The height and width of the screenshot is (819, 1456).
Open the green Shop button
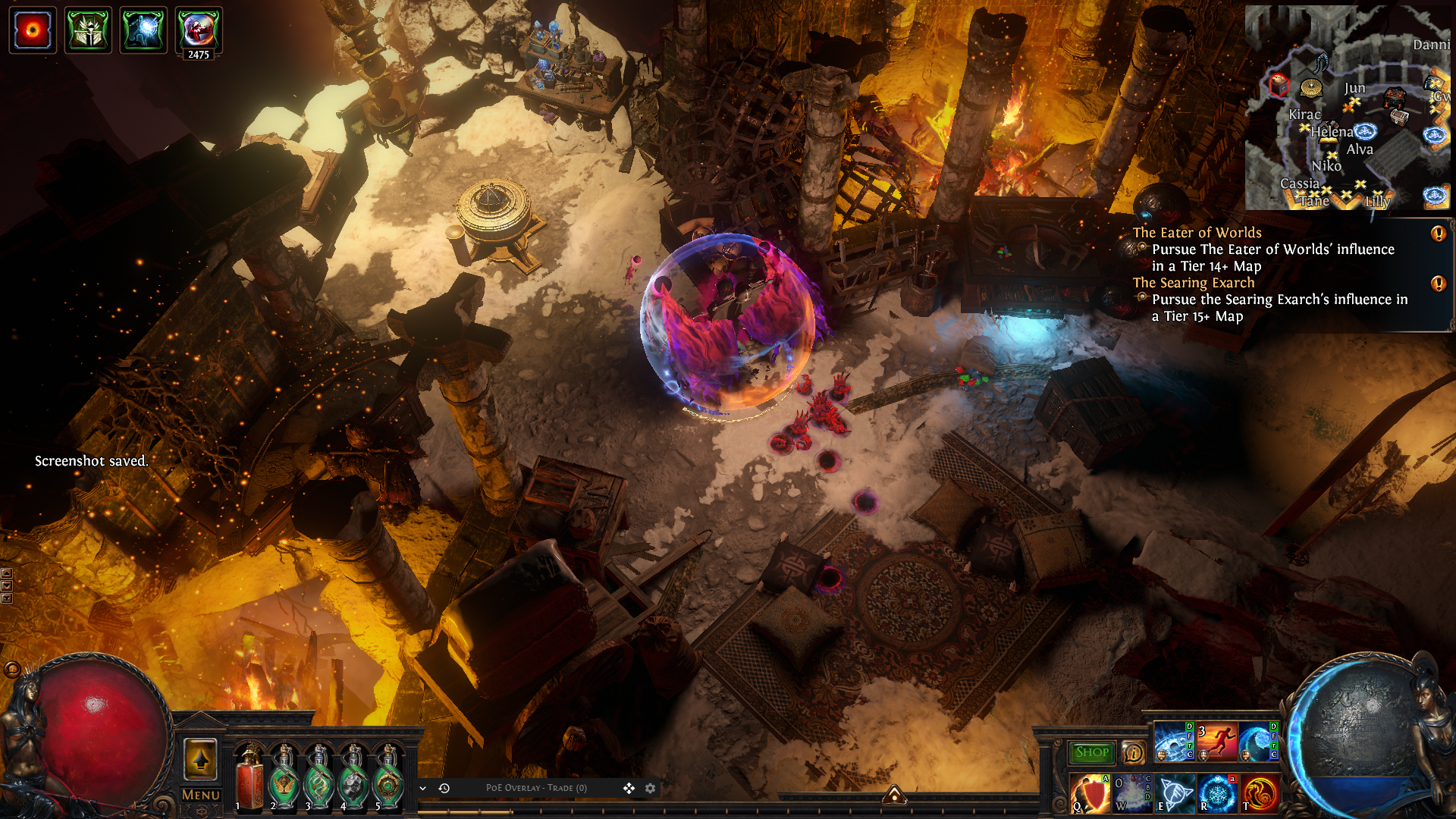(x=1091, y=752)
